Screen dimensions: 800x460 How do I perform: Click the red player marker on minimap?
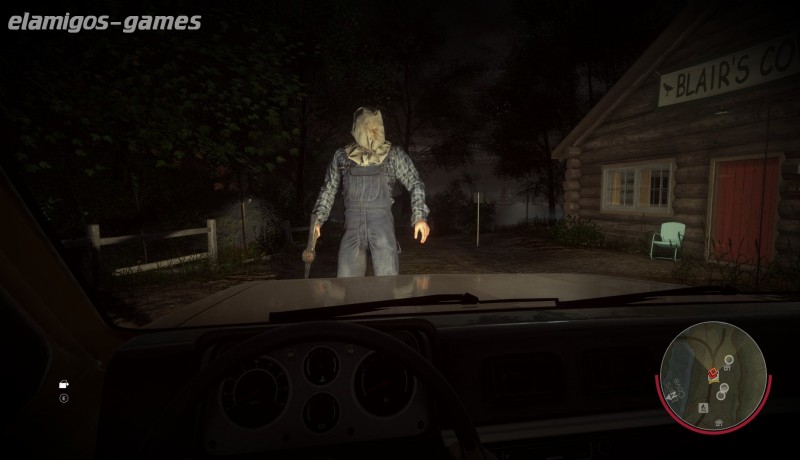click(712, 374)
